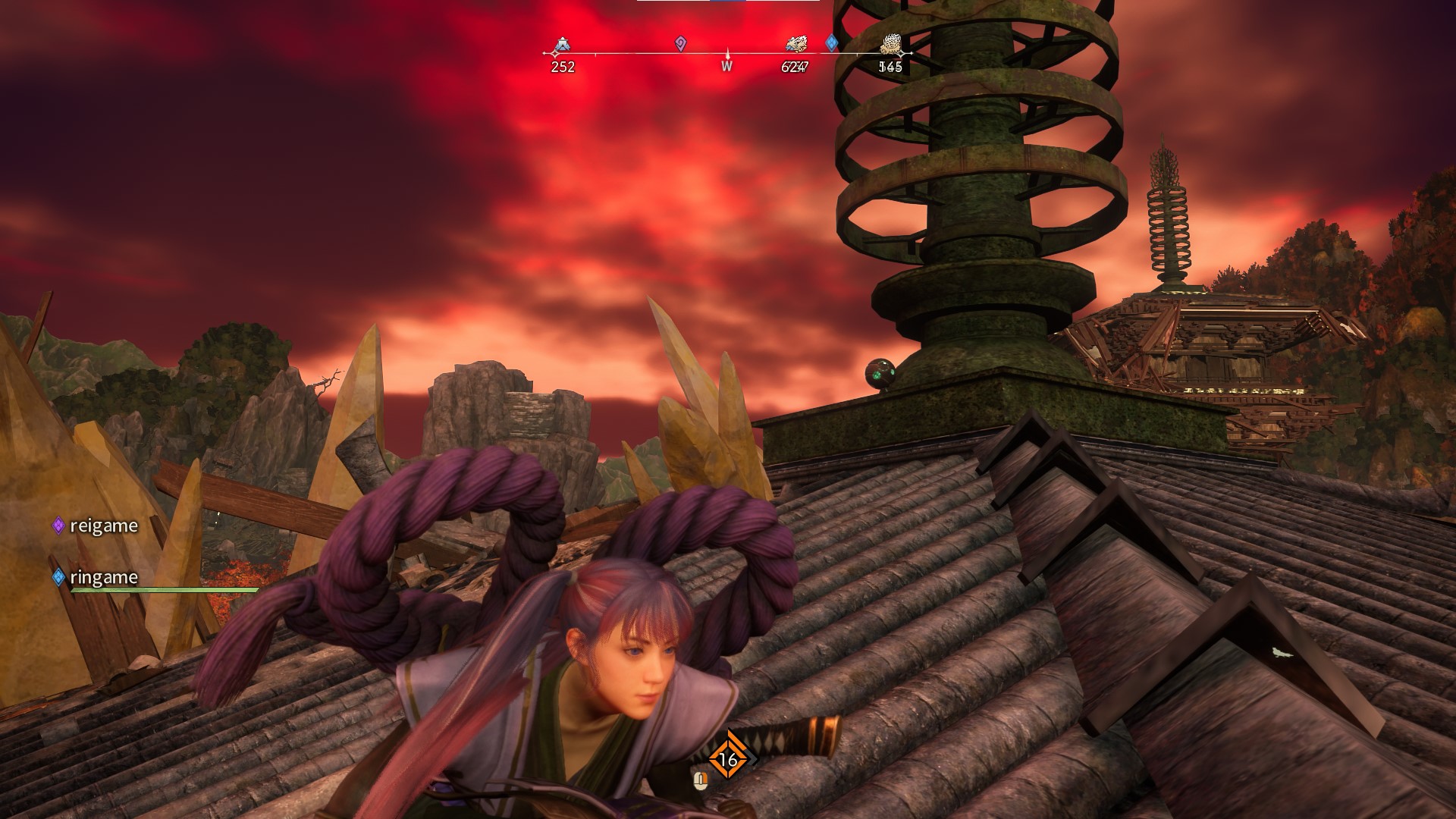Select the blue-maned beast marker on the compass

796,45
